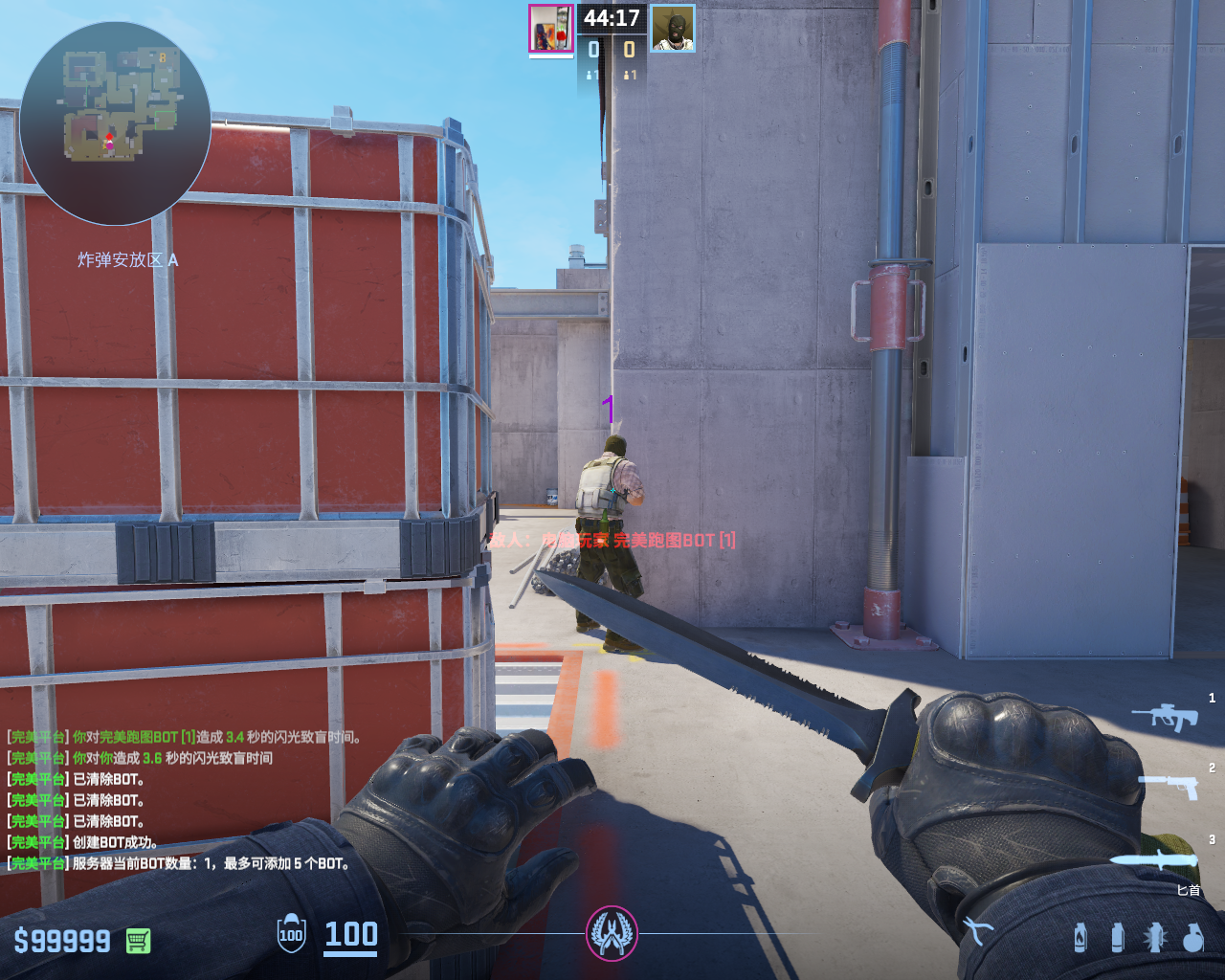Open the buy menu shopping cart icon
1225x980 pixels.
138,941
